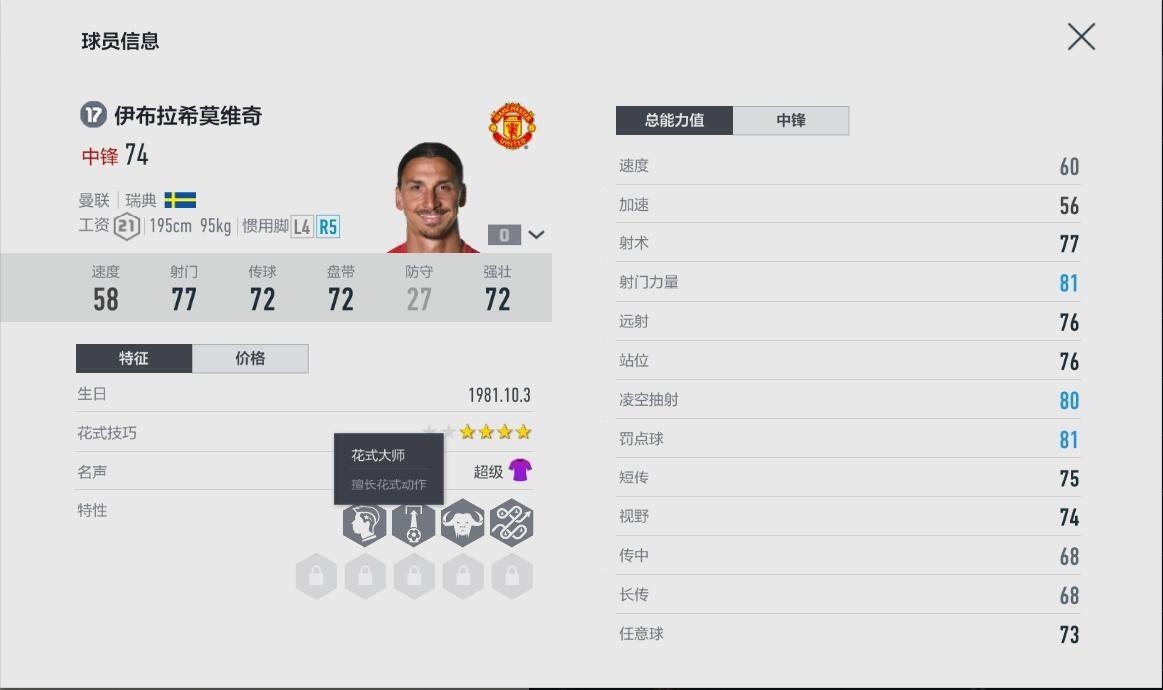Click the purple jersey 超级 reputation icon
The height and width of the screenshot is (690, 1163).
(x=520, y=470)
